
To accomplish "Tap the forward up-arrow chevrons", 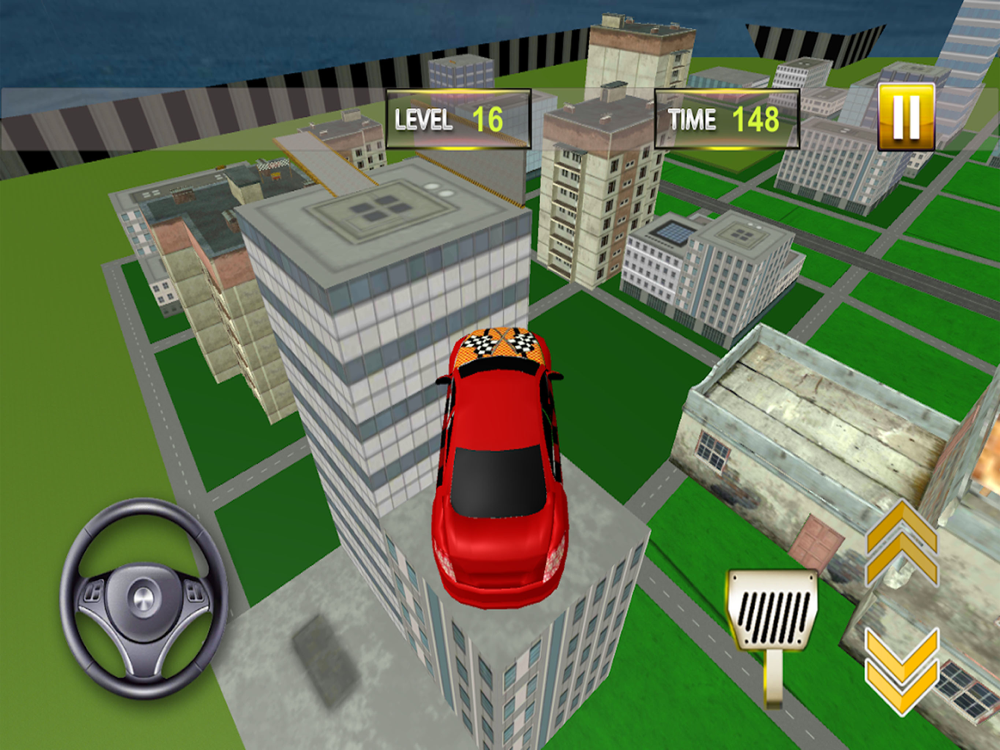I will point(902,543).
